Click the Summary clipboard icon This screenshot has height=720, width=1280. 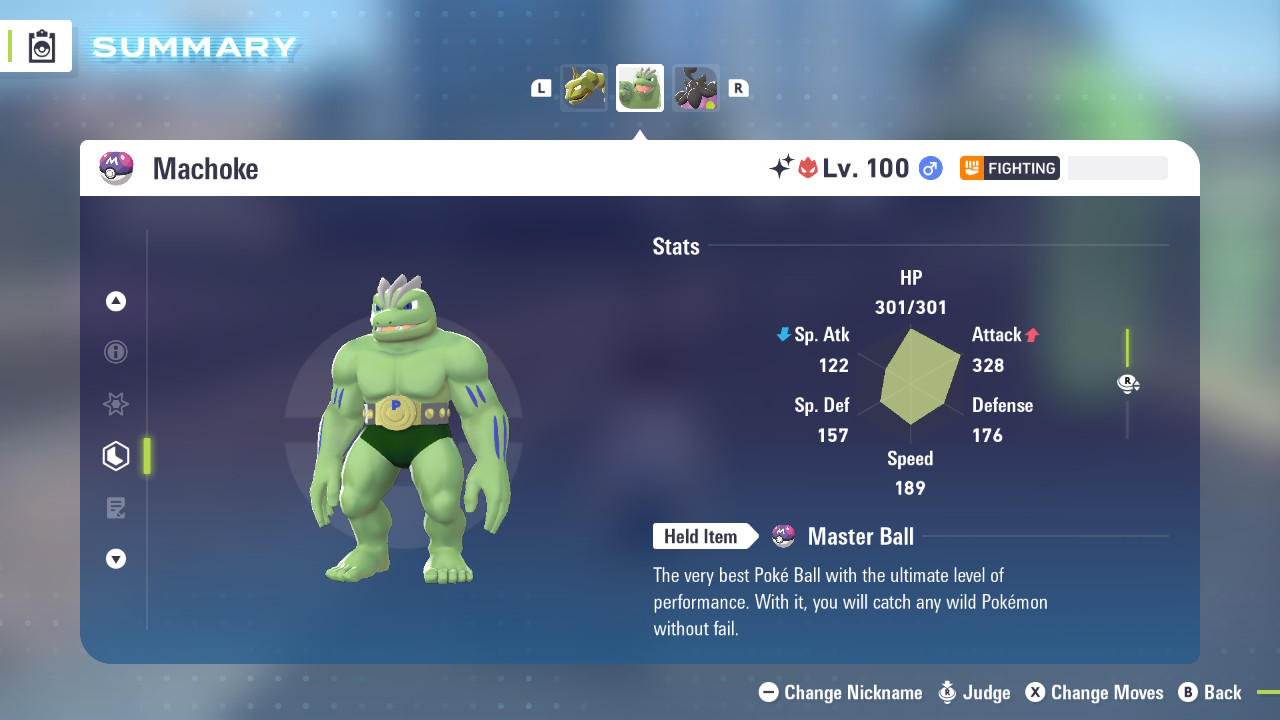point(42,47)
